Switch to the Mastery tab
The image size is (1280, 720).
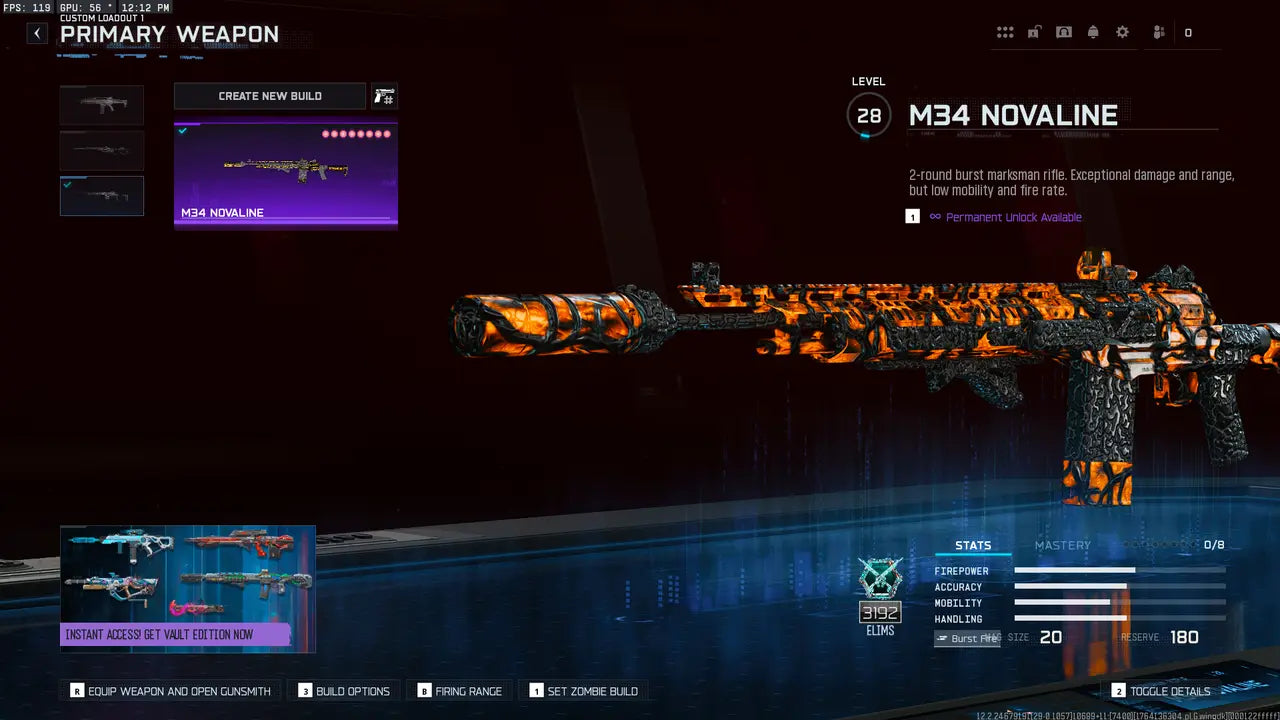click(x=1063, y=545)
